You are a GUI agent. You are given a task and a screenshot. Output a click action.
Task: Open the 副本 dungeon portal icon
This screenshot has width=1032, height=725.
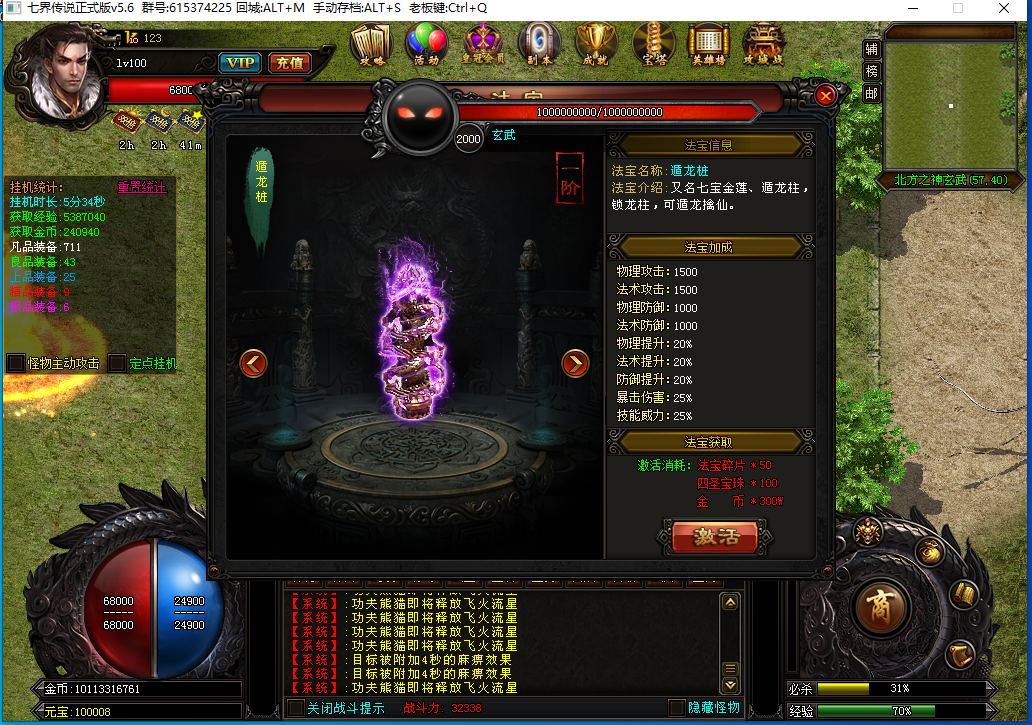540,43
